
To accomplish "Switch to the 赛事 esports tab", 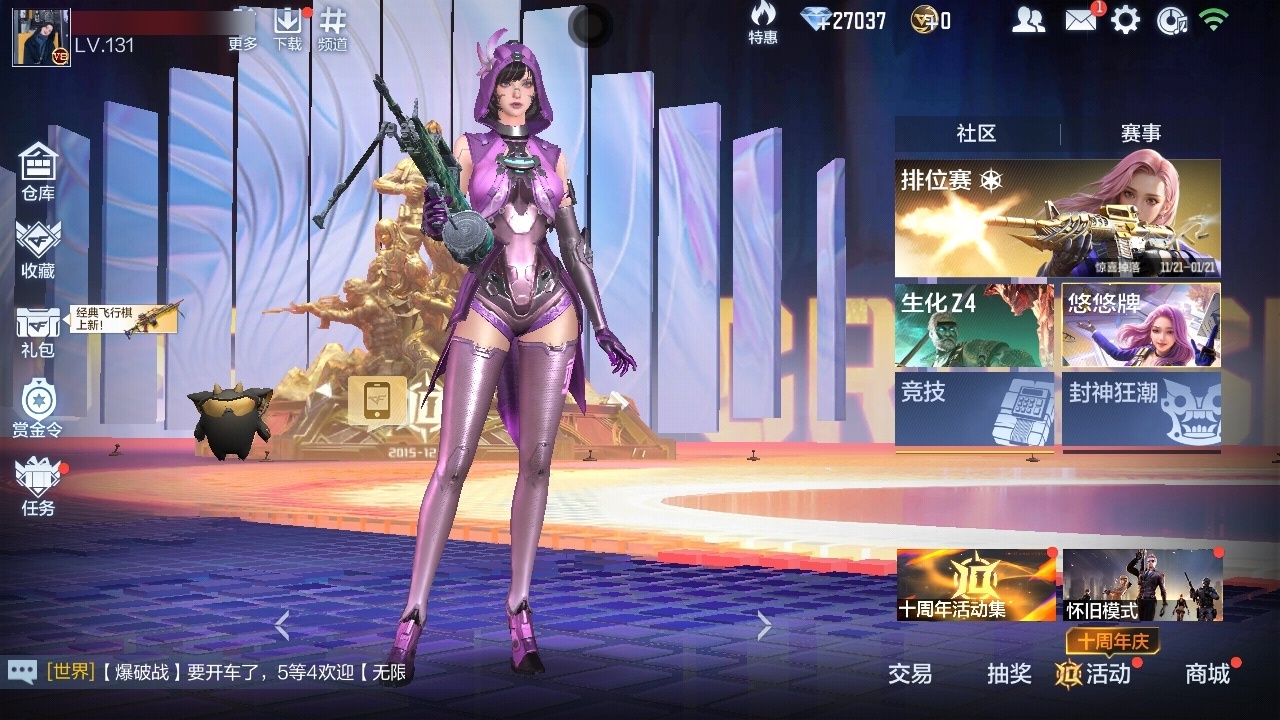I will [x=1140, y=134].
